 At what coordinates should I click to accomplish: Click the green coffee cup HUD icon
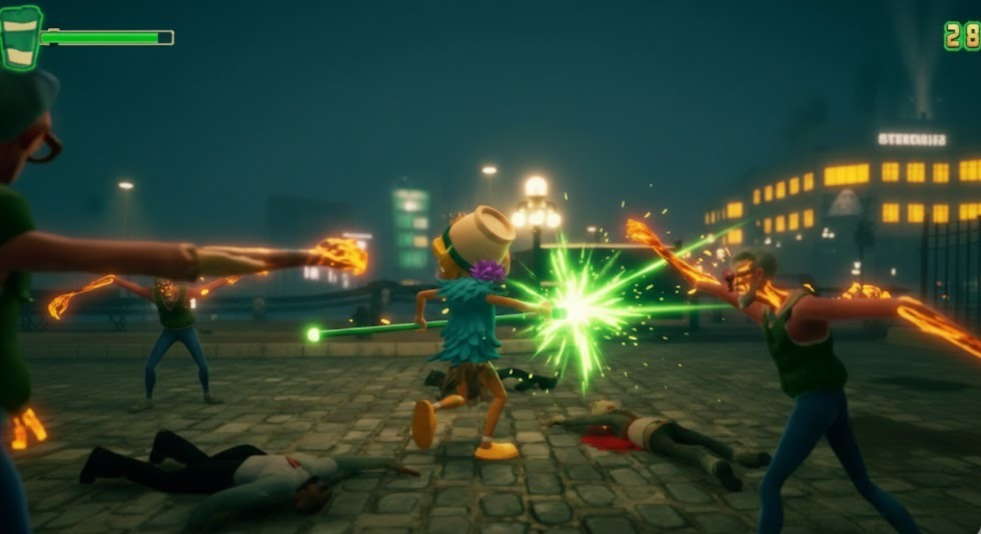[20, 38]
